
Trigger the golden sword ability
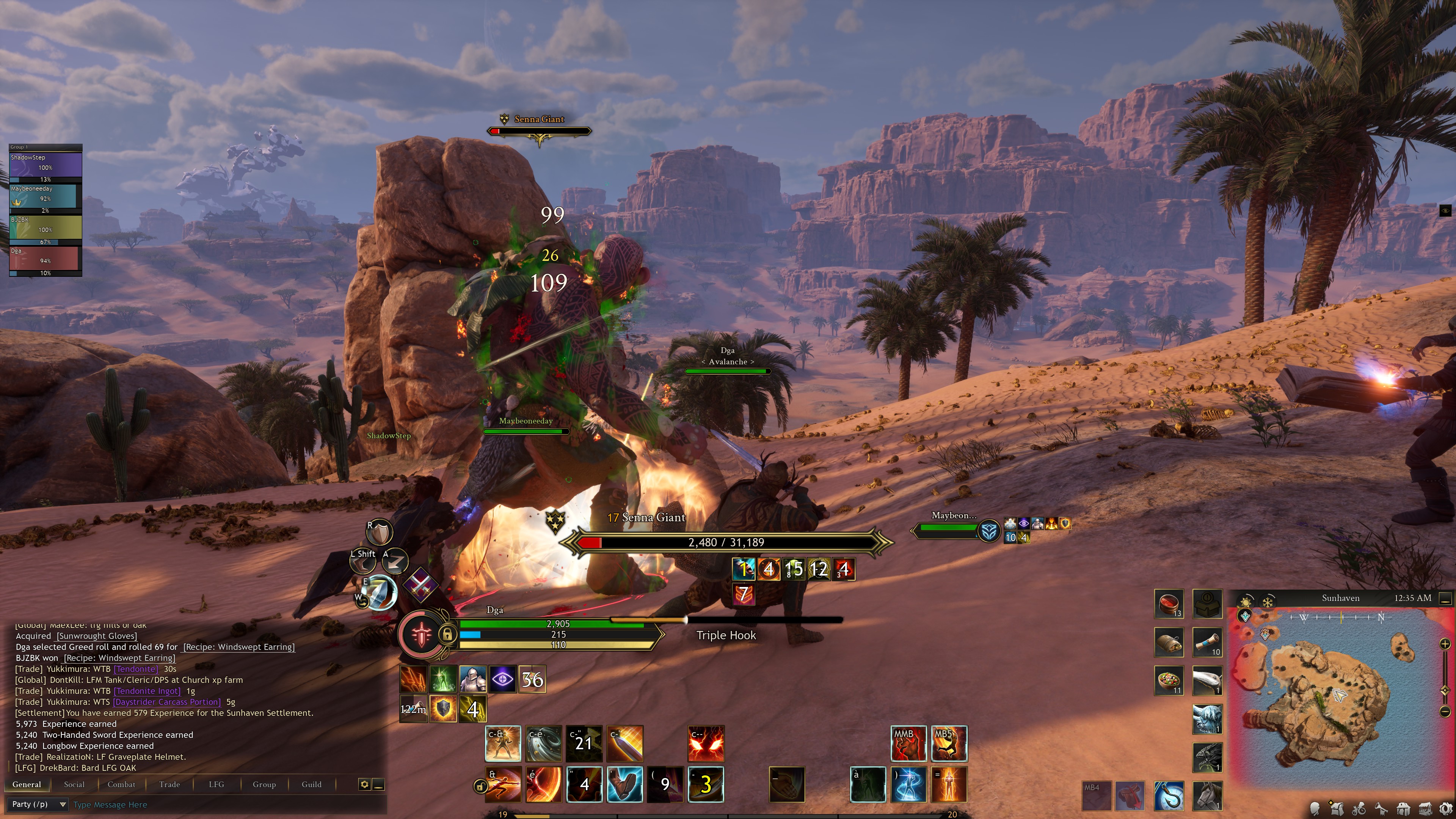(624, 744)
